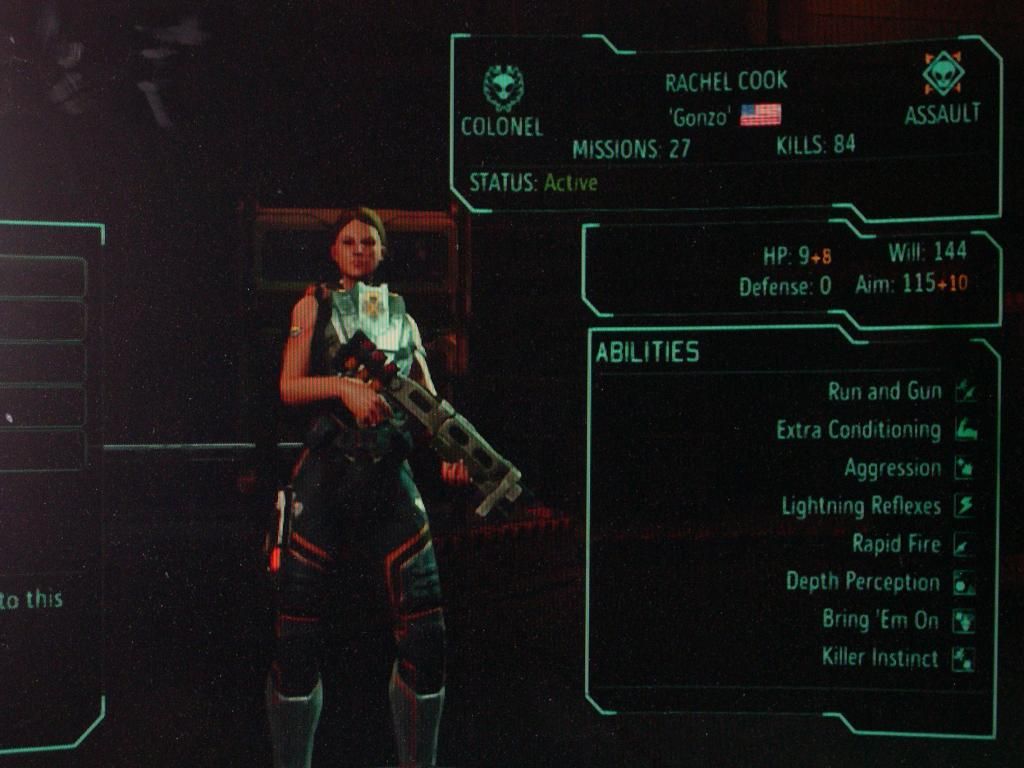Choose the Bring 'Em On ability
This screenshot has width=1024, height=768.
pos(880,620)
